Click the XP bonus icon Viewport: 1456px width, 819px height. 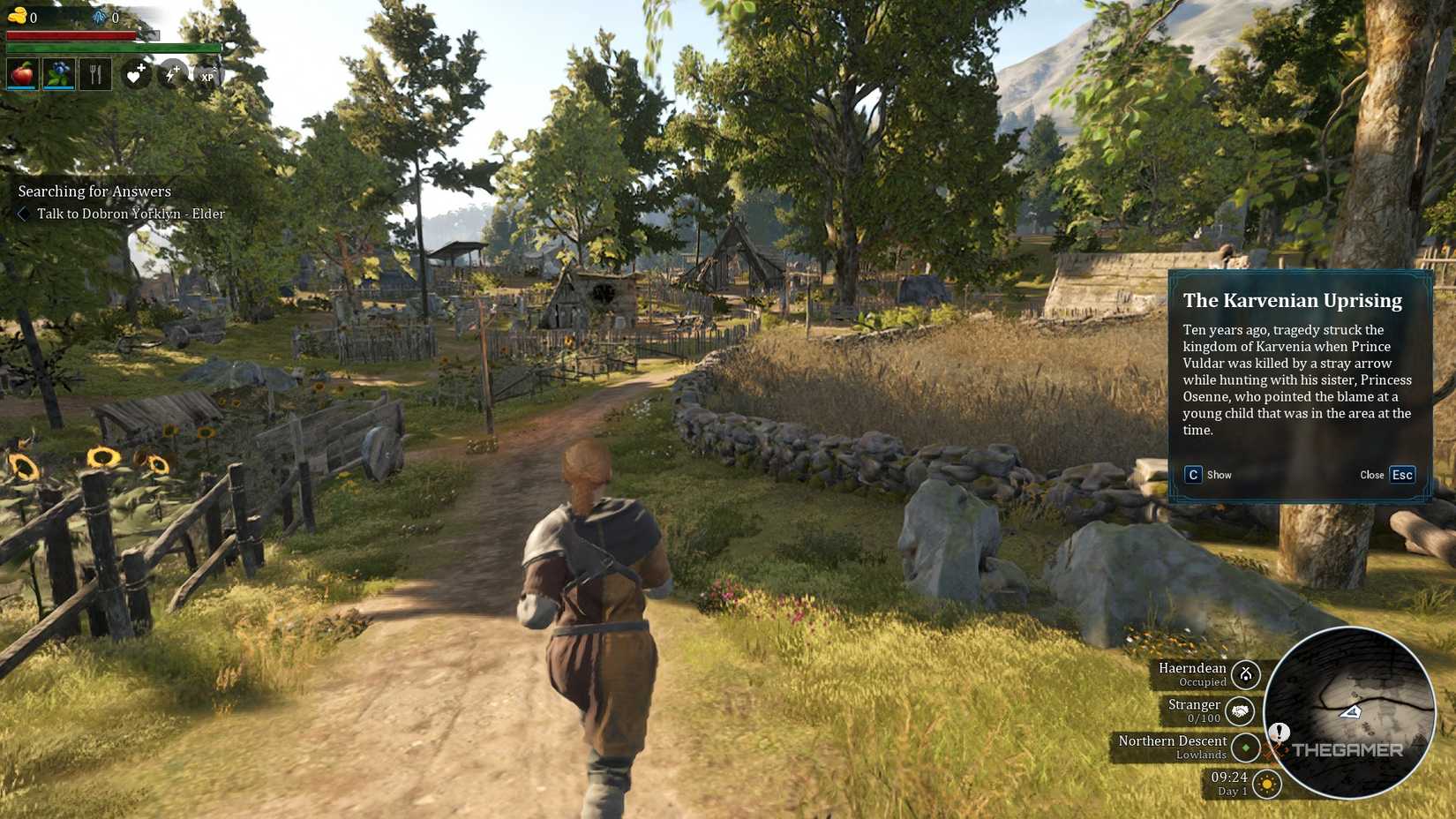click(207, 76)
